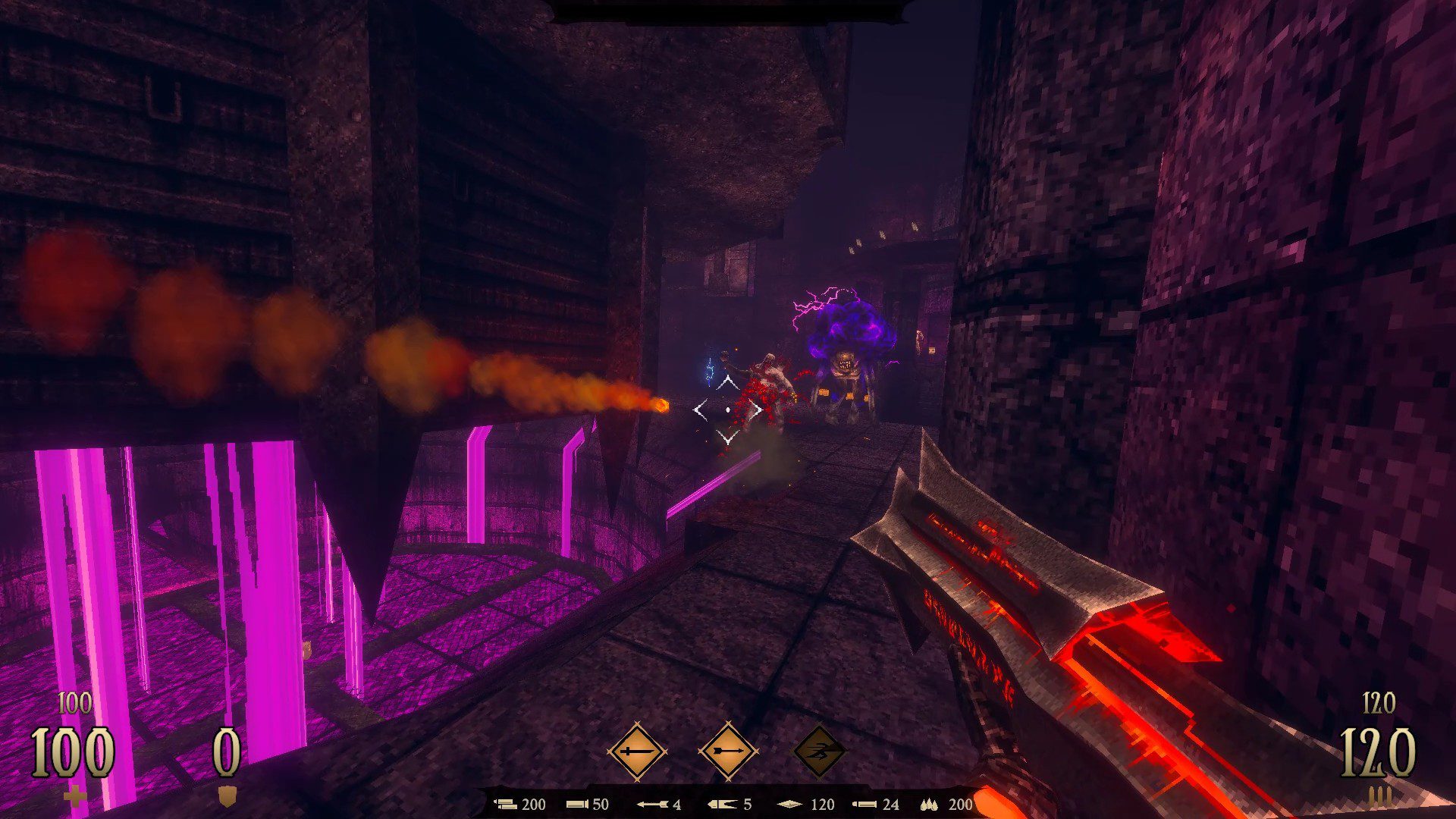Select the sword icon in the diamond slot

click(x=637, y=752)
